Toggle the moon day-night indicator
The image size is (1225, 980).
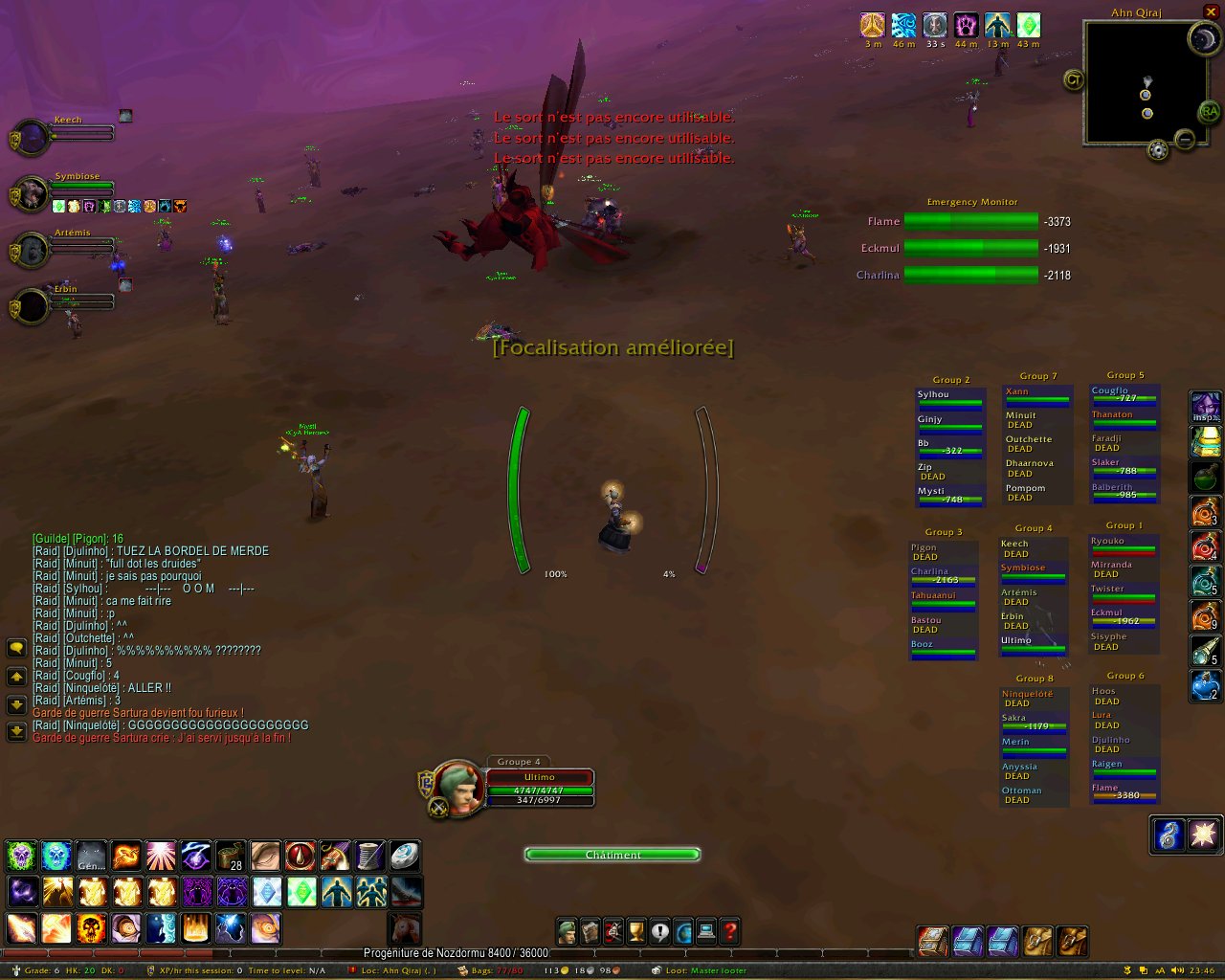(1203, 39)
